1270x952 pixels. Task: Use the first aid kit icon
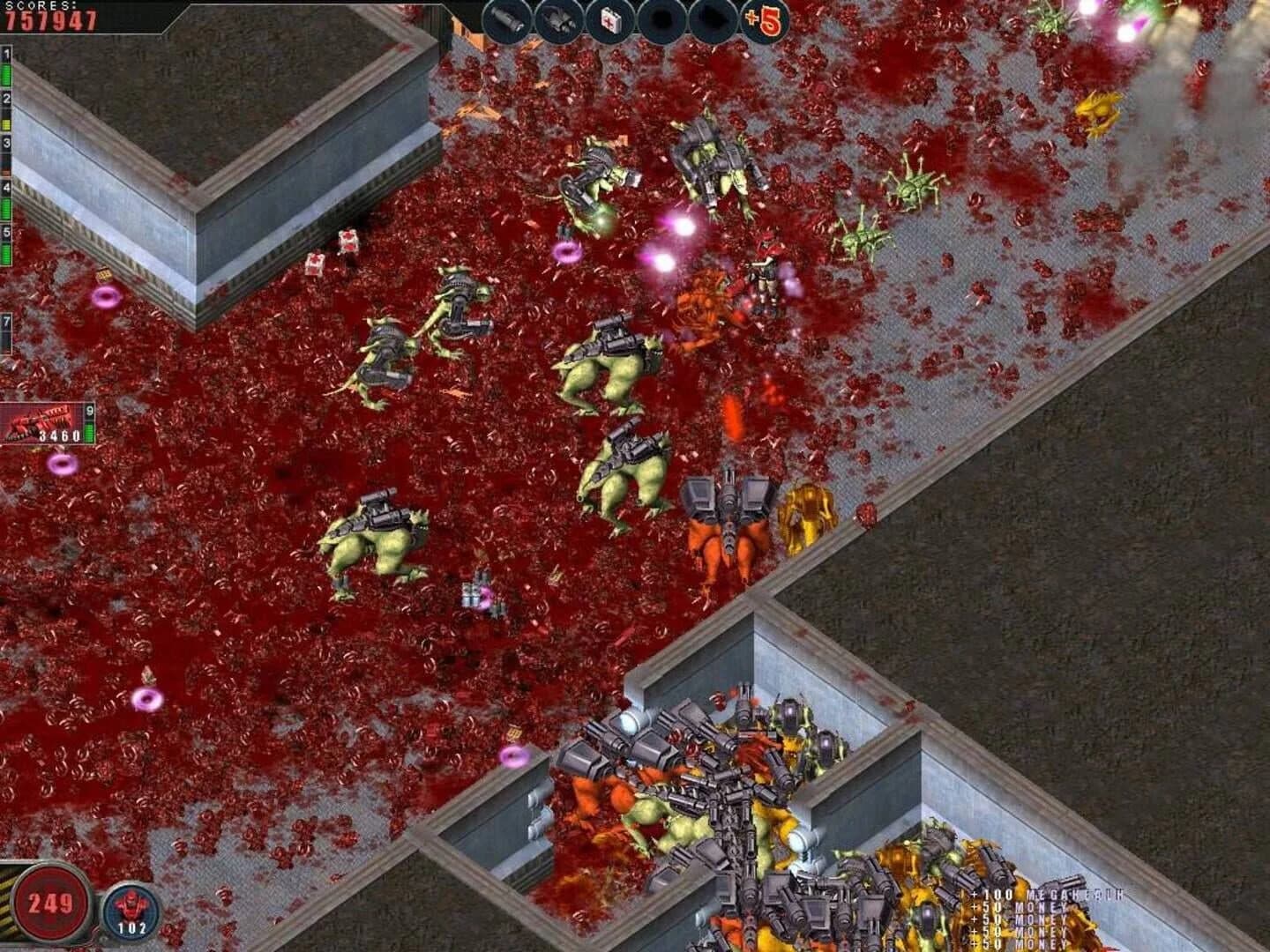click(610, 20)
